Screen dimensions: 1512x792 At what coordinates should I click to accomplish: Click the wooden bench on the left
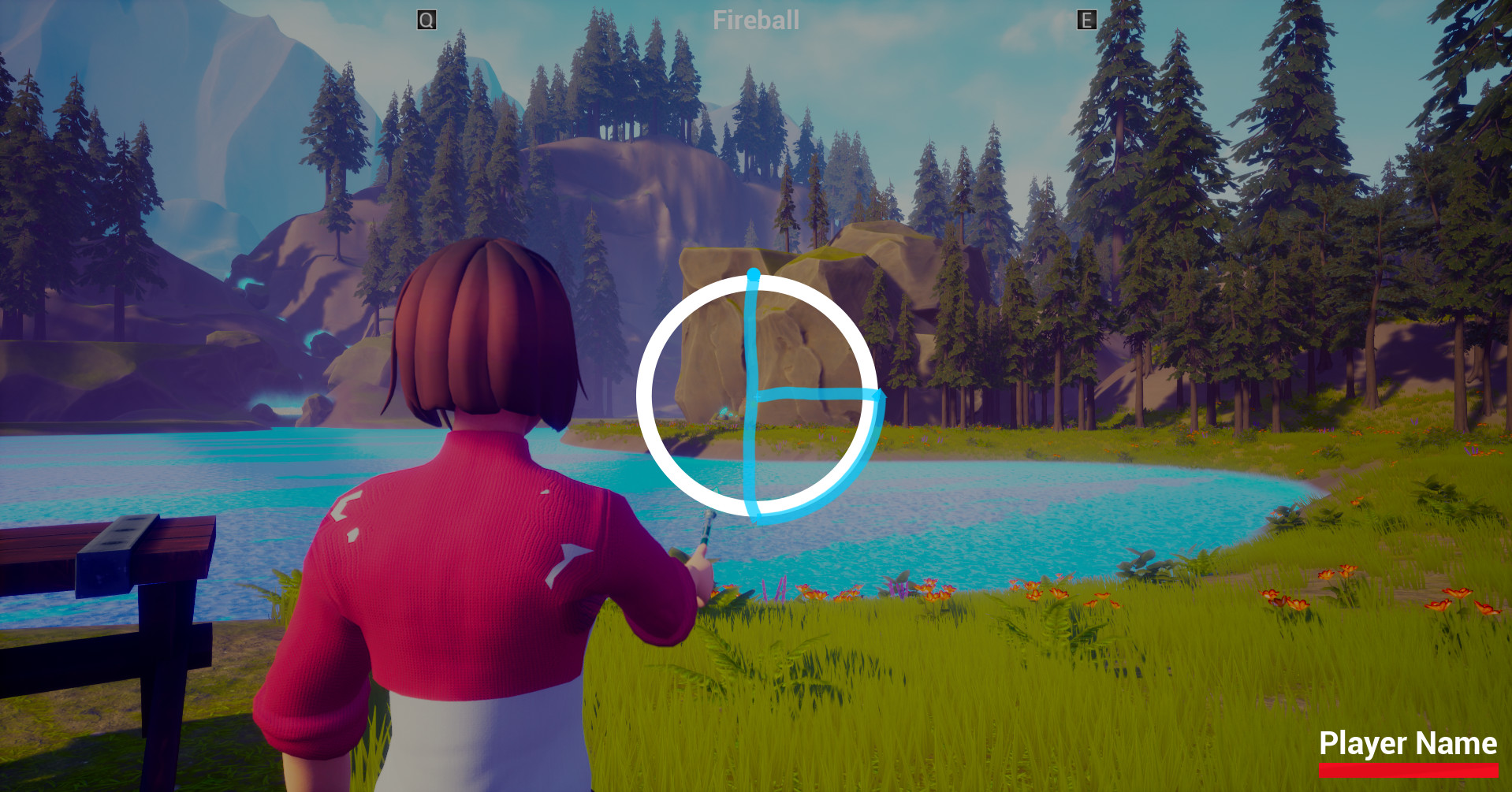click(118, 552)
